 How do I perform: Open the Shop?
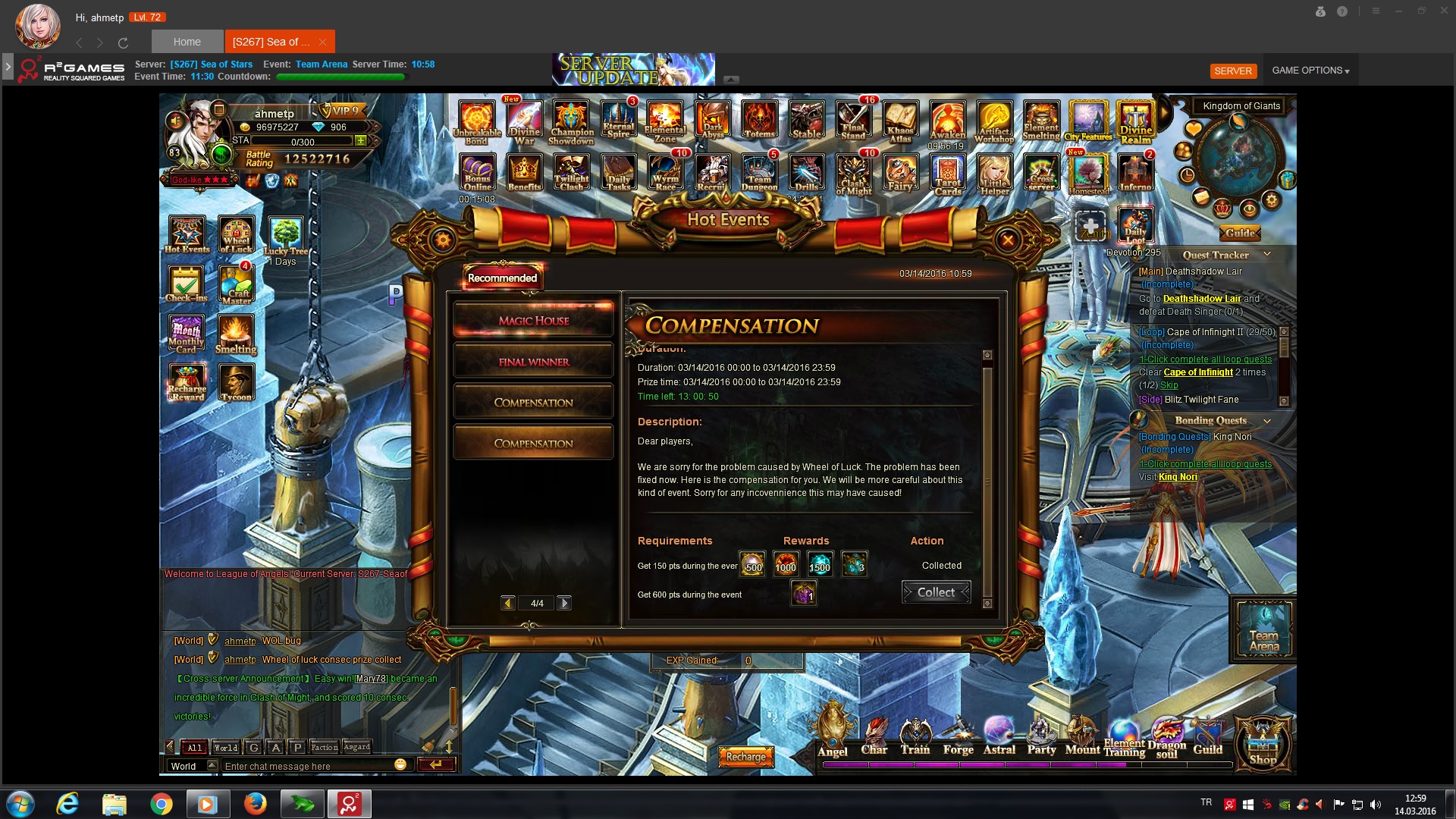pos(1263,743)
